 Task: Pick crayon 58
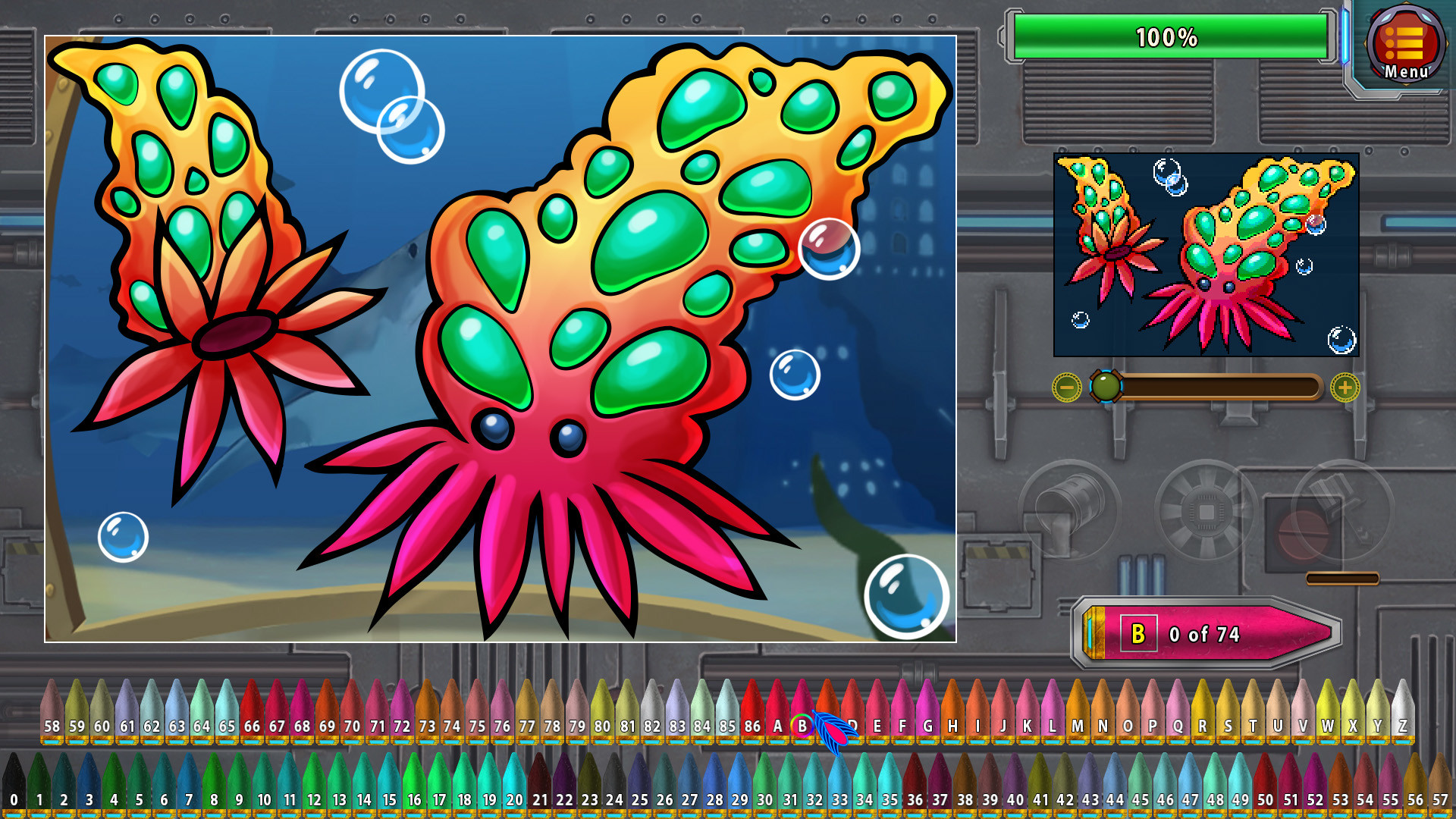pos(52,724)
